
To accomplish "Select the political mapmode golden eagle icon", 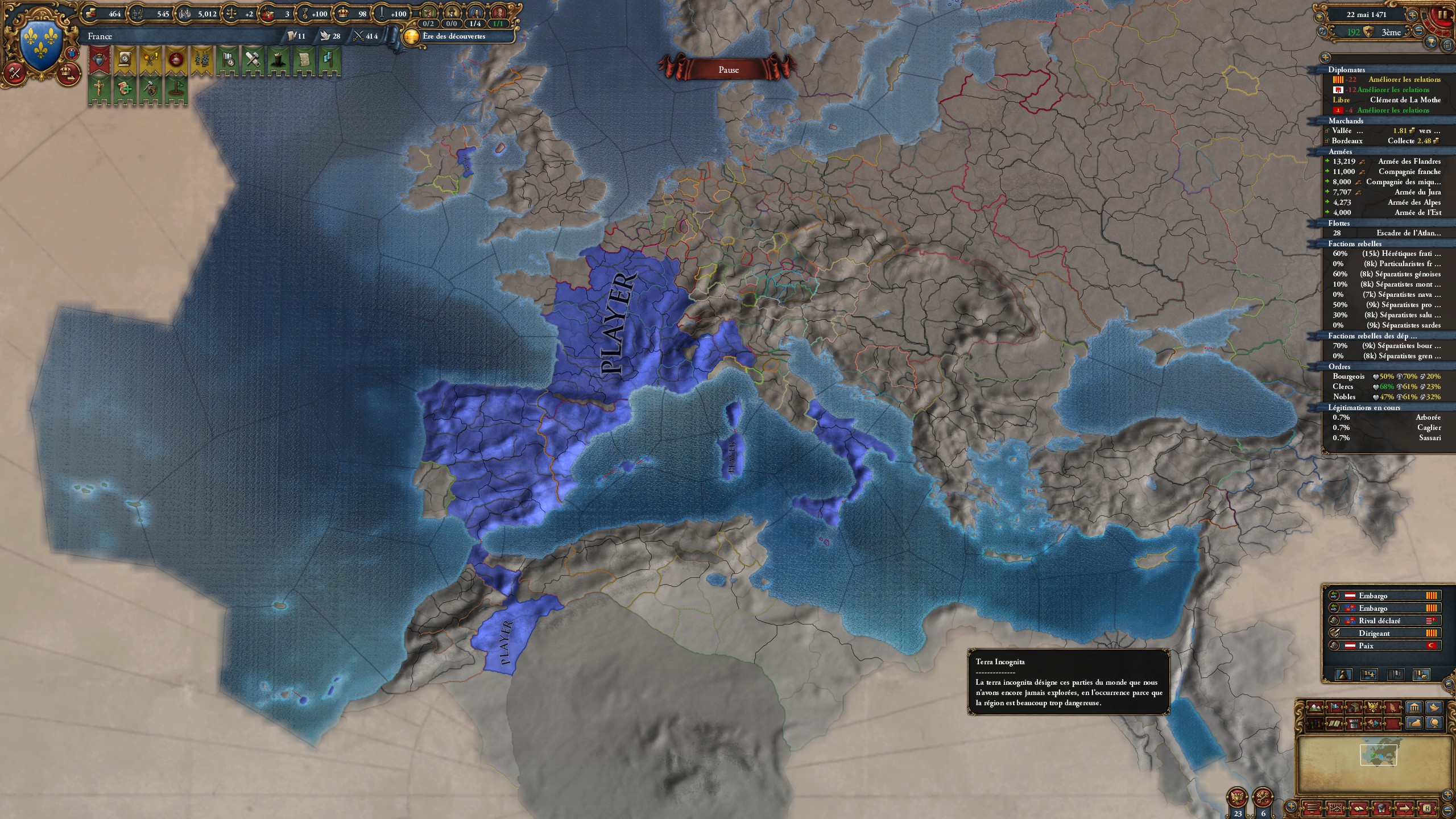I will point(1372,708).
